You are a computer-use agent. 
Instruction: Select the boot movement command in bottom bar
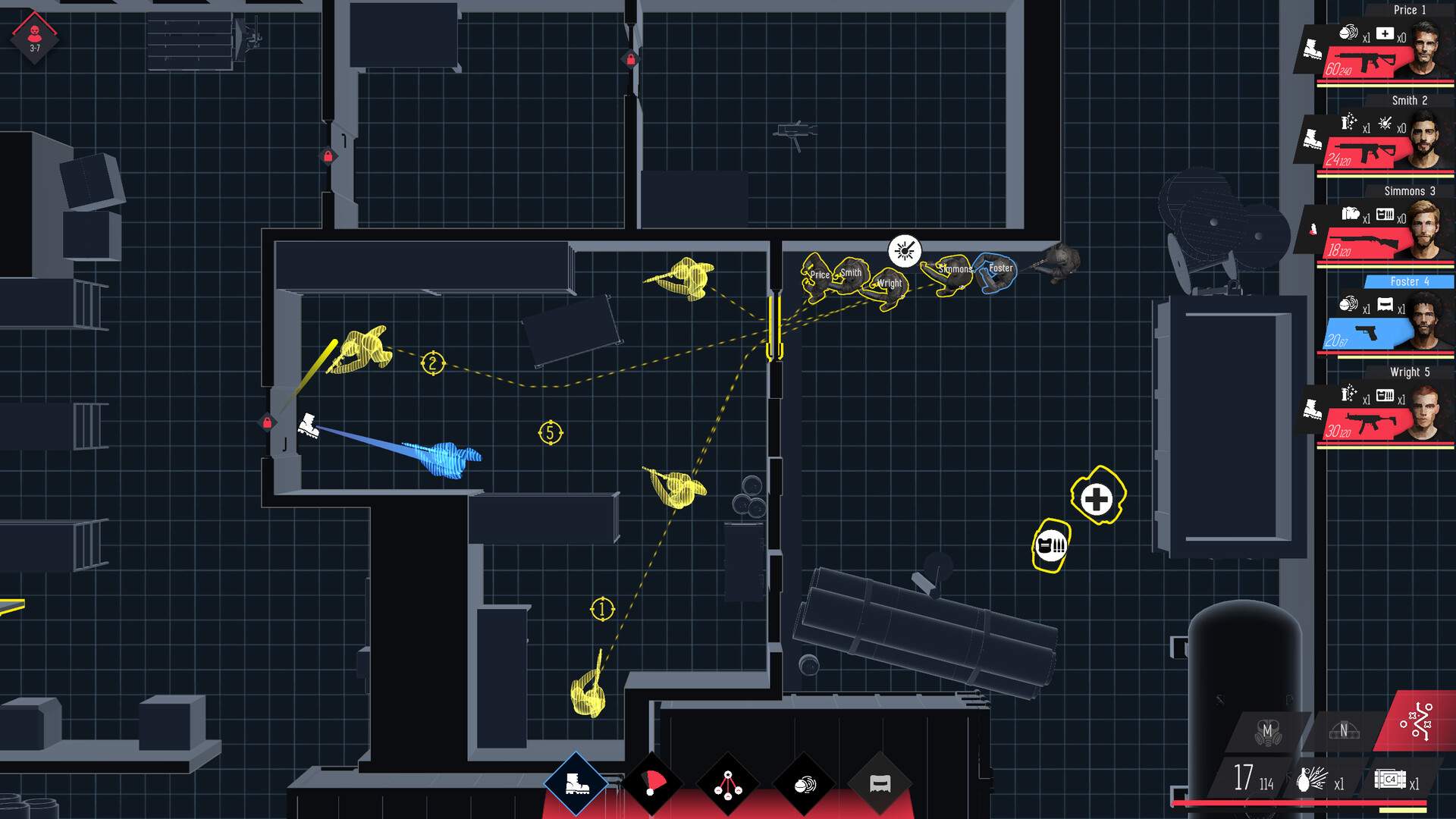pyautogui.click(x=576, y=783)
